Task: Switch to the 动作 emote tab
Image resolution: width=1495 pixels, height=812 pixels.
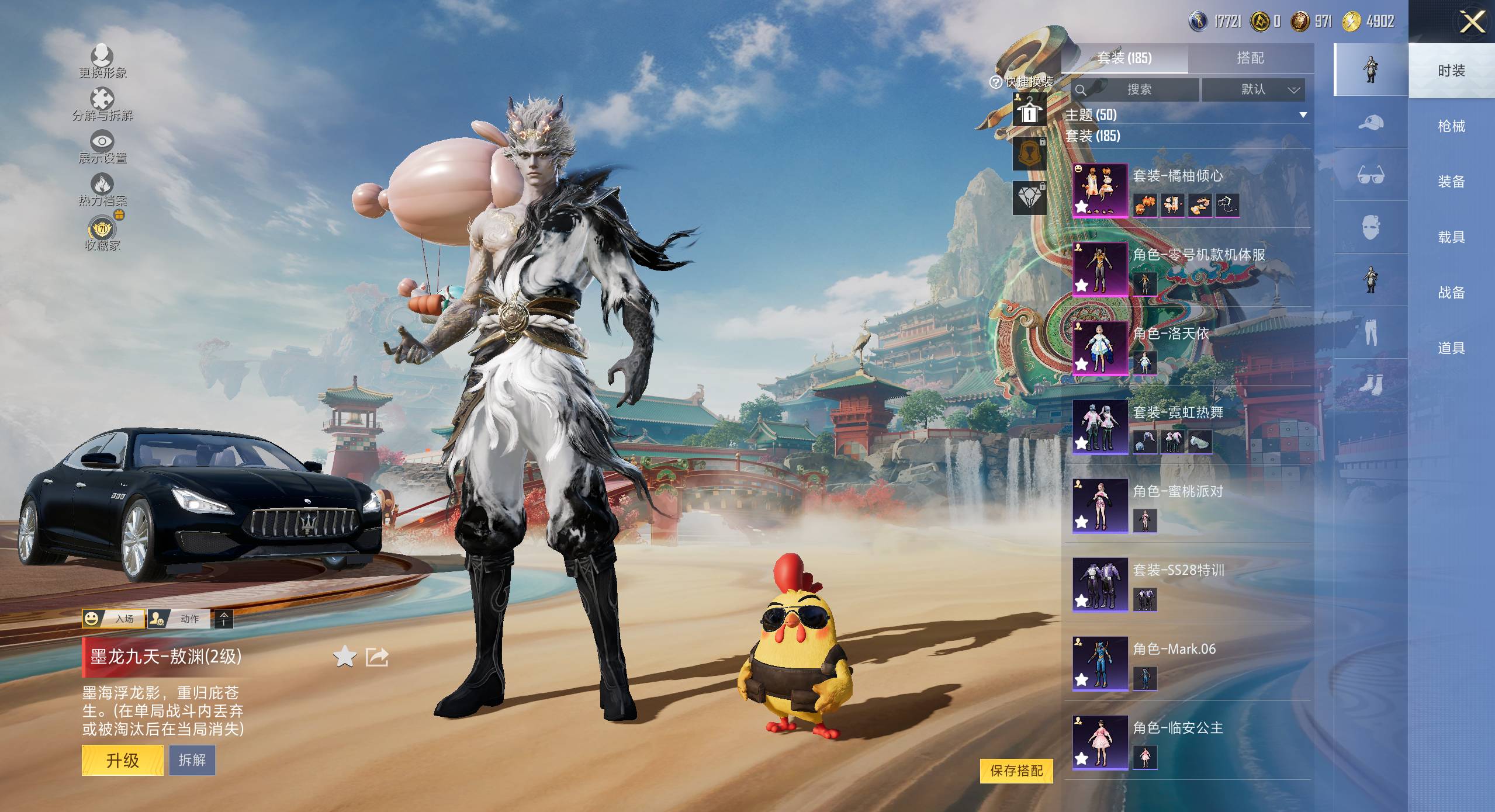Action: click(x=179, y=619)
